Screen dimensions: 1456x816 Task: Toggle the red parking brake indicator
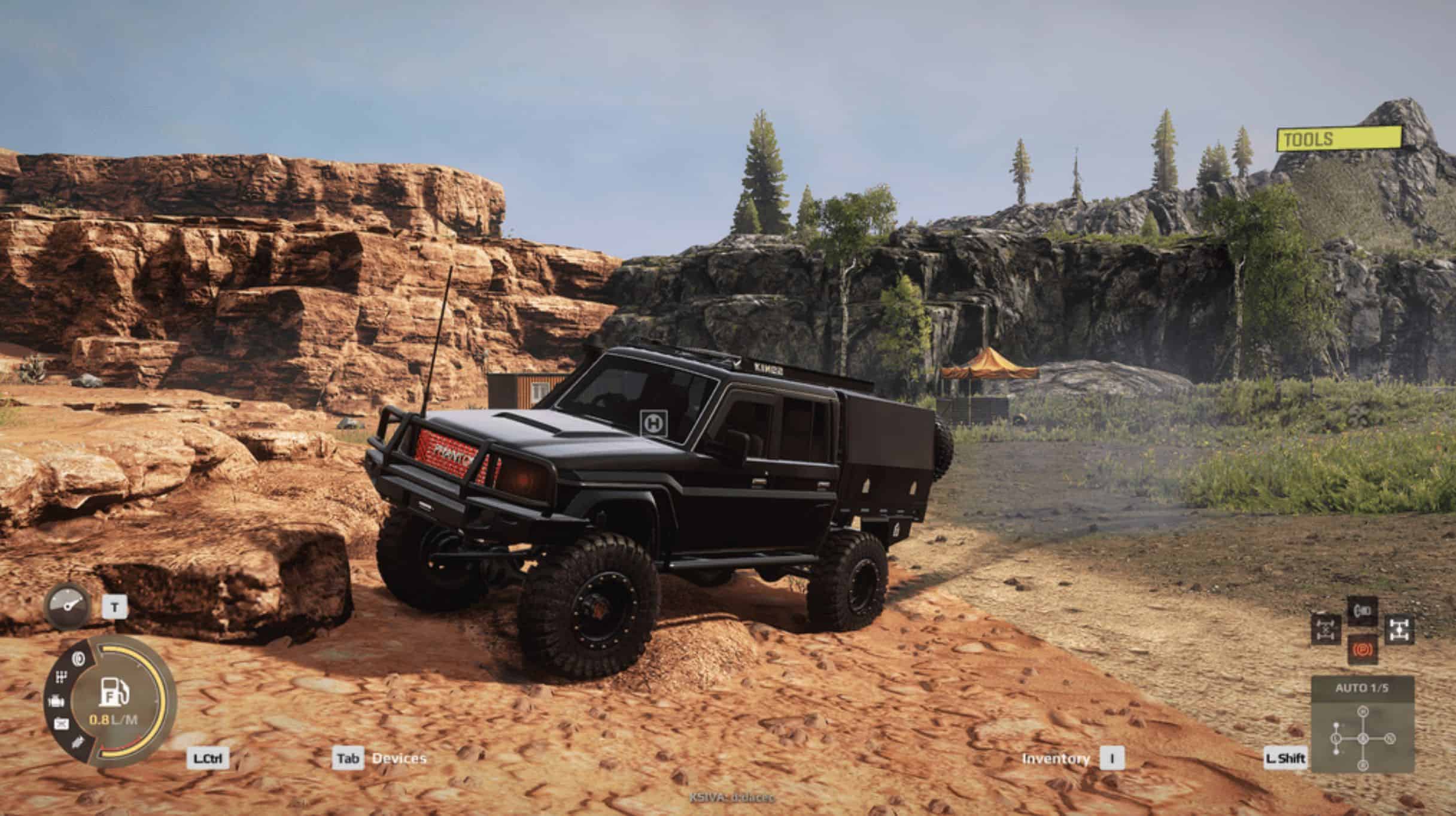pos(1362,650)
